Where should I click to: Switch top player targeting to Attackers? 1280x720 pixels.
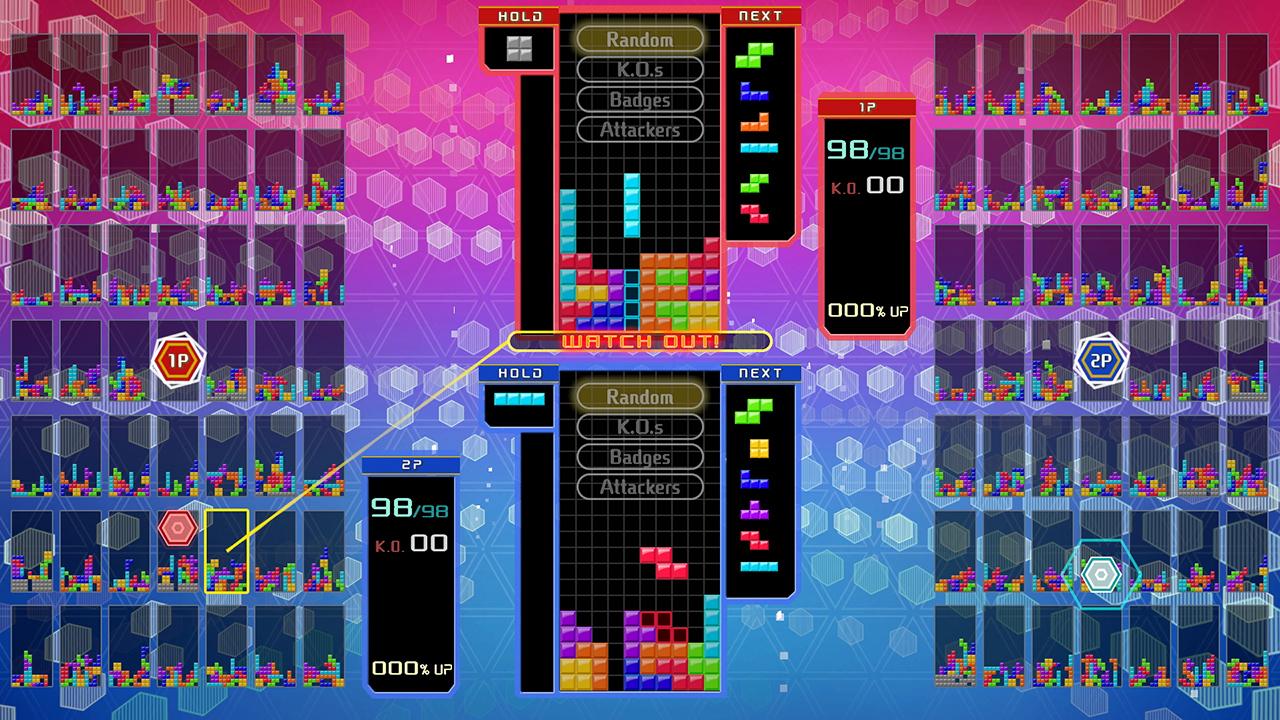pyautogui.click(x=641, y=130)
